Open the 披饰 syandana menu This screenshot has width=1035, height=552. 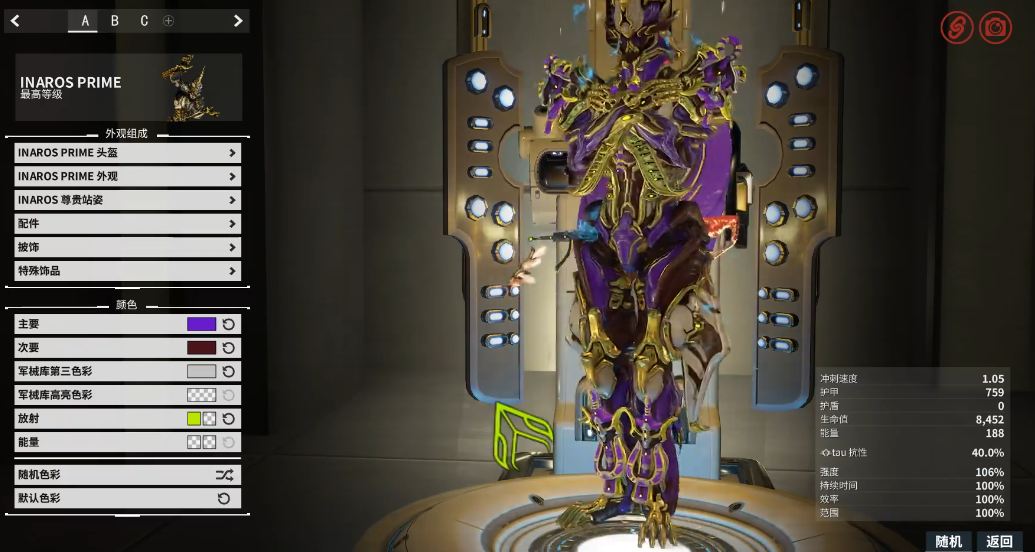[x=127, y=247]
